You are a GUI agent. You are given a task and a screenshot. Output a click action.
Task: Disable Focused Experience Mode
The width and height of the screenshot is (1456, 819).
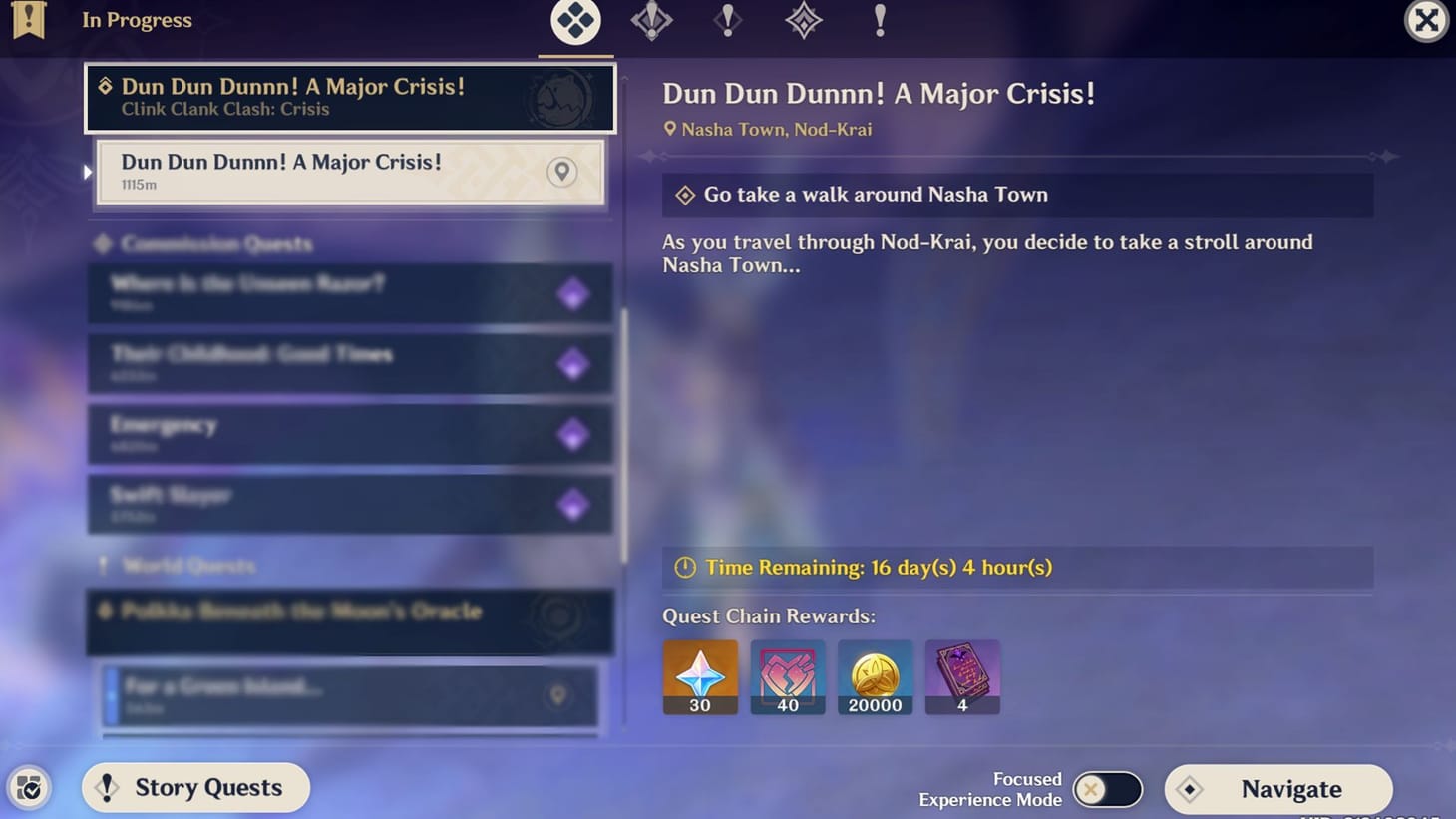pos(1107,788)
